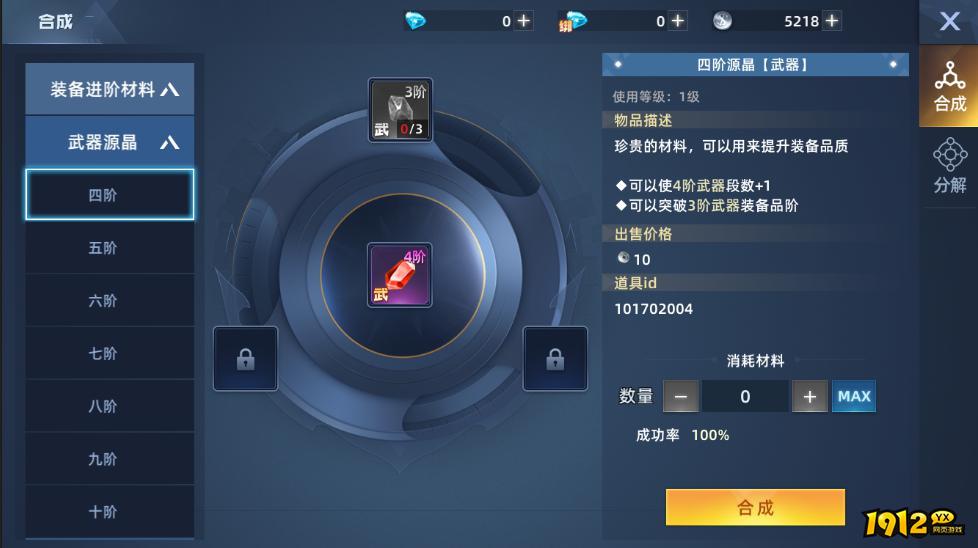Select the 十阶 list entry
The image size is (978, 548).
click(x=110, y=511)
